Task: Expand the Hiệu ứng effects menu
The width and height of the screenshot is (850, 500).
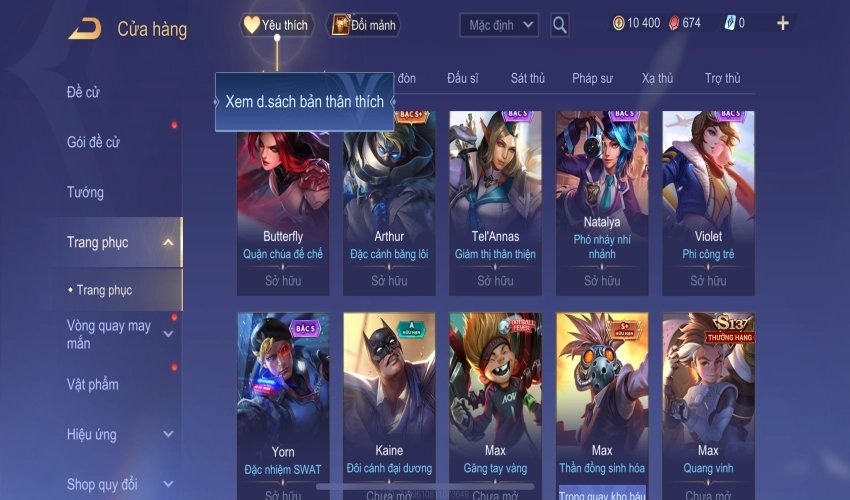Action: (168, 435)
